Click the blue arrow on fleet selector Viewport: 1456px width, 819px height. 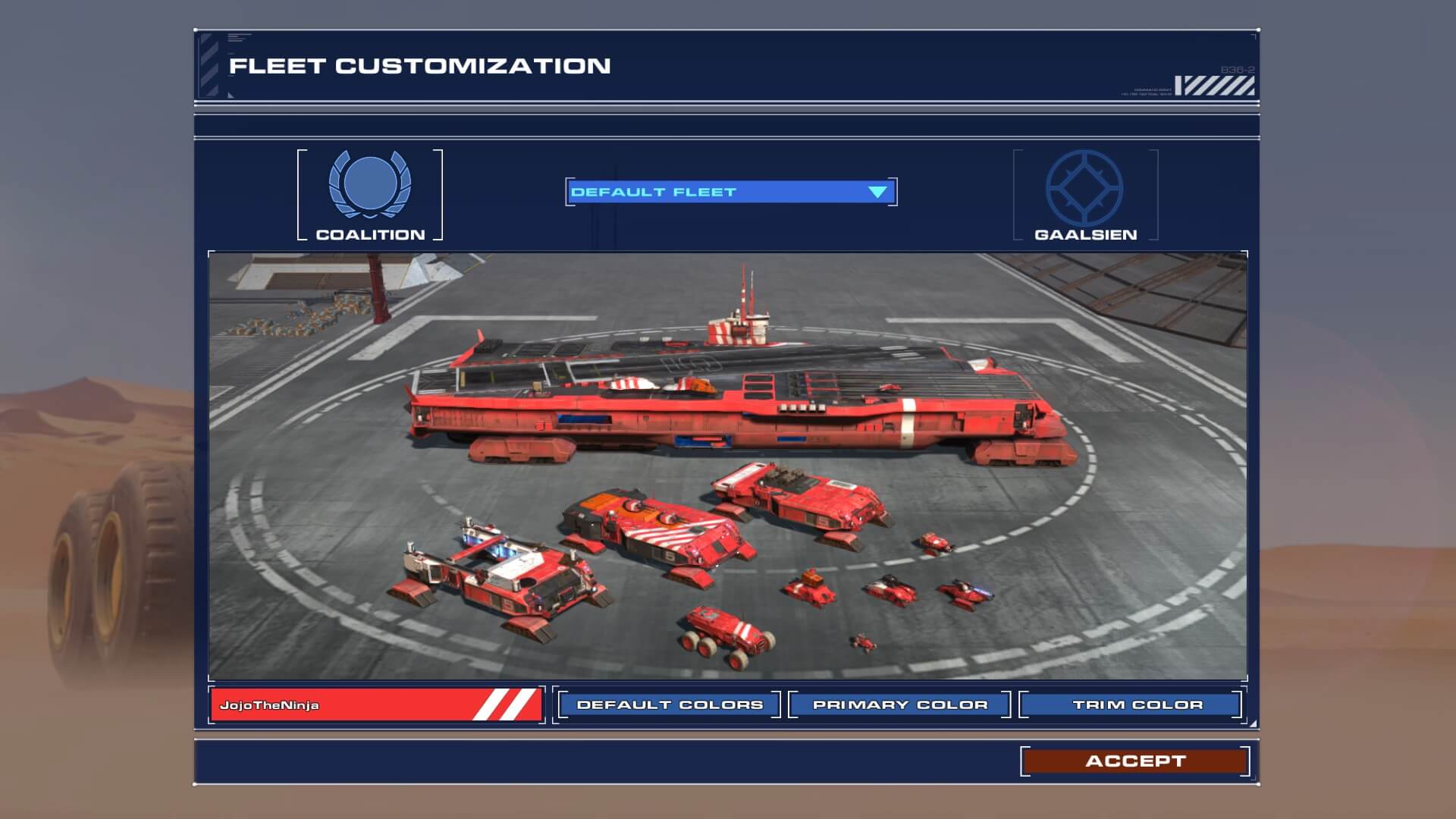pos(877,192)
